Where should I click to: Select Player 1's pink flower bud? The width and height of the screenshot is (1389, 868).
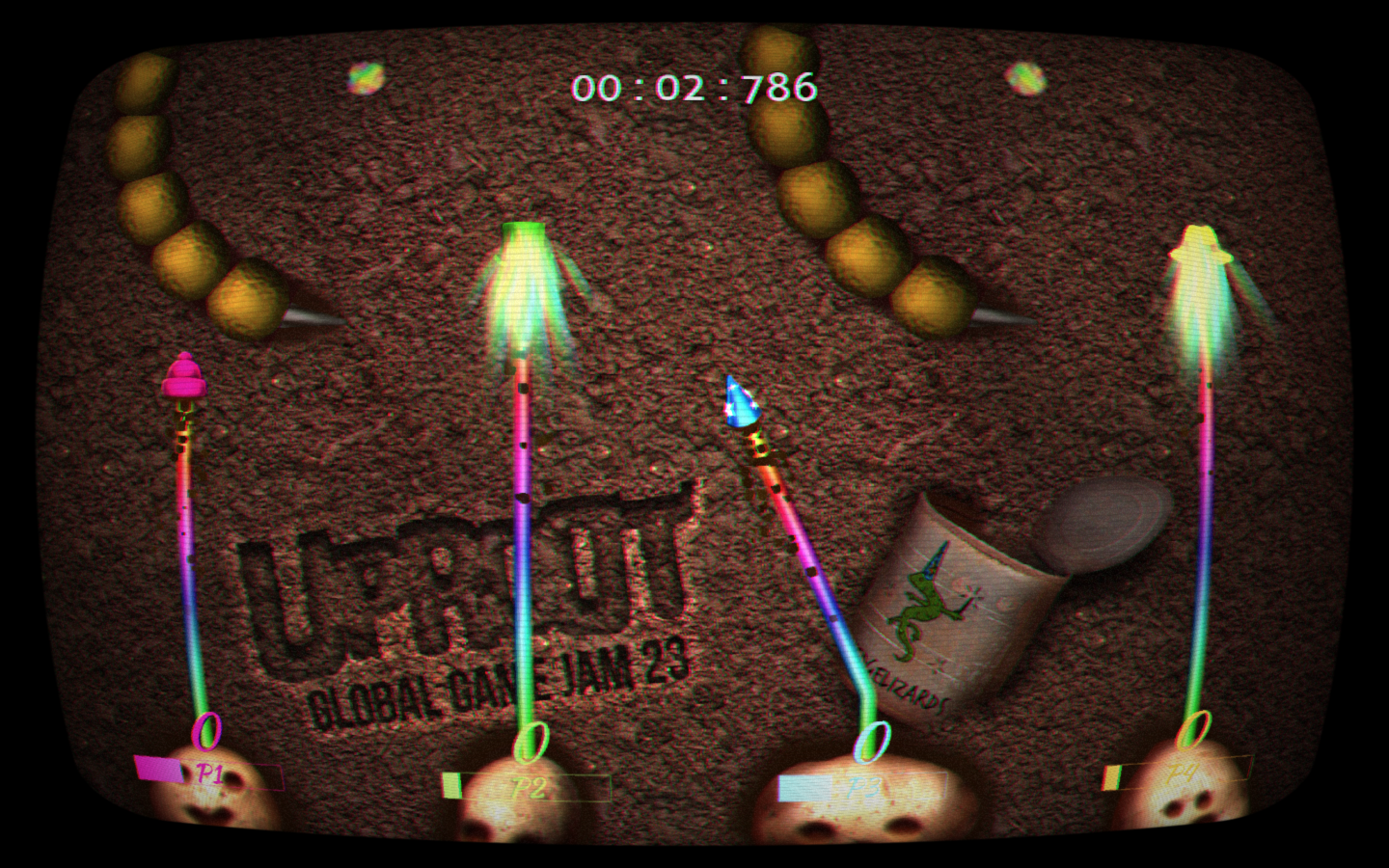click(x=183, y=381)
